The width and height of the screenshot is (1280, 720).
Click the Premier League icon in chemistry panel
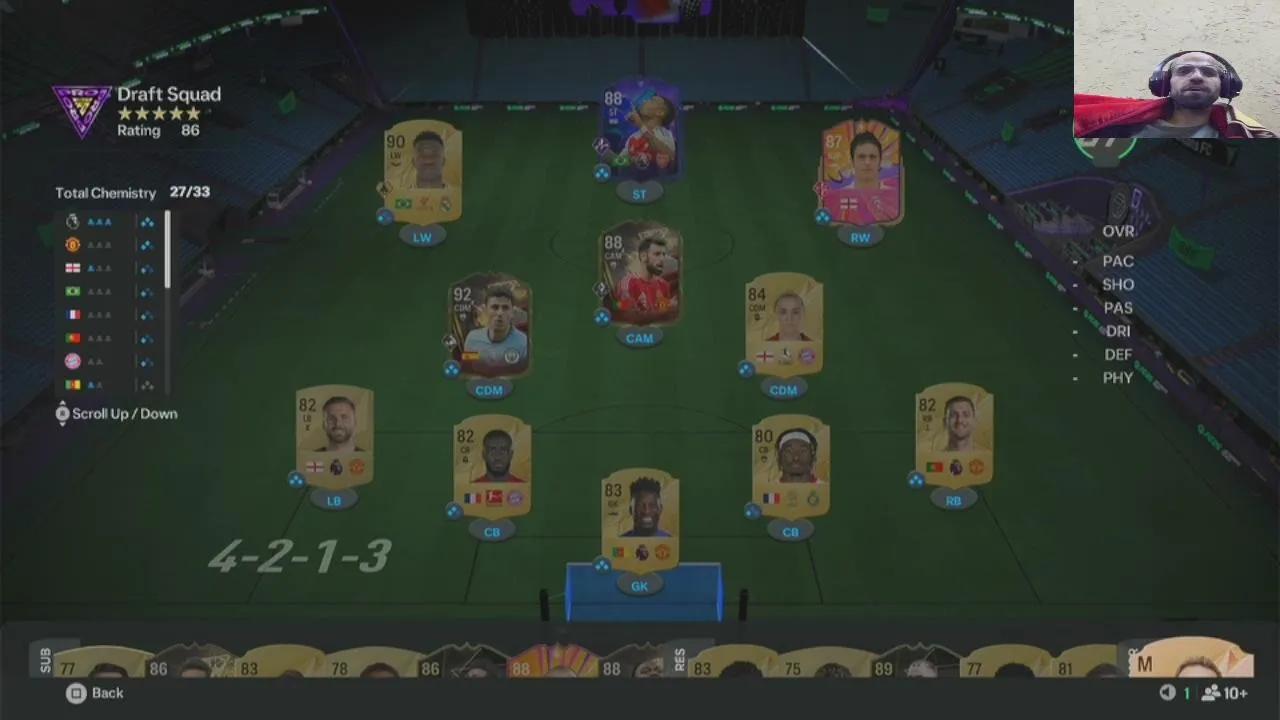pos(73,221)
